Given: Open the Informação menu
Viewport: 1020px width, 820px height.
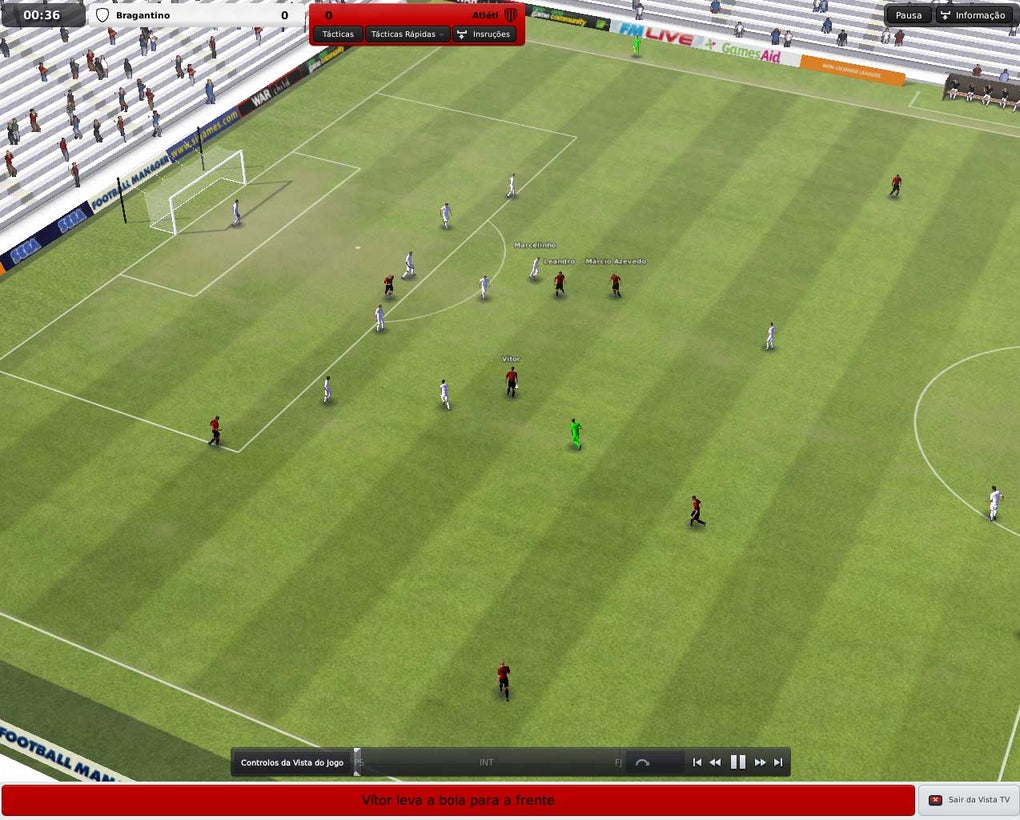Looking at the screenshot, I should coord(972,15).
